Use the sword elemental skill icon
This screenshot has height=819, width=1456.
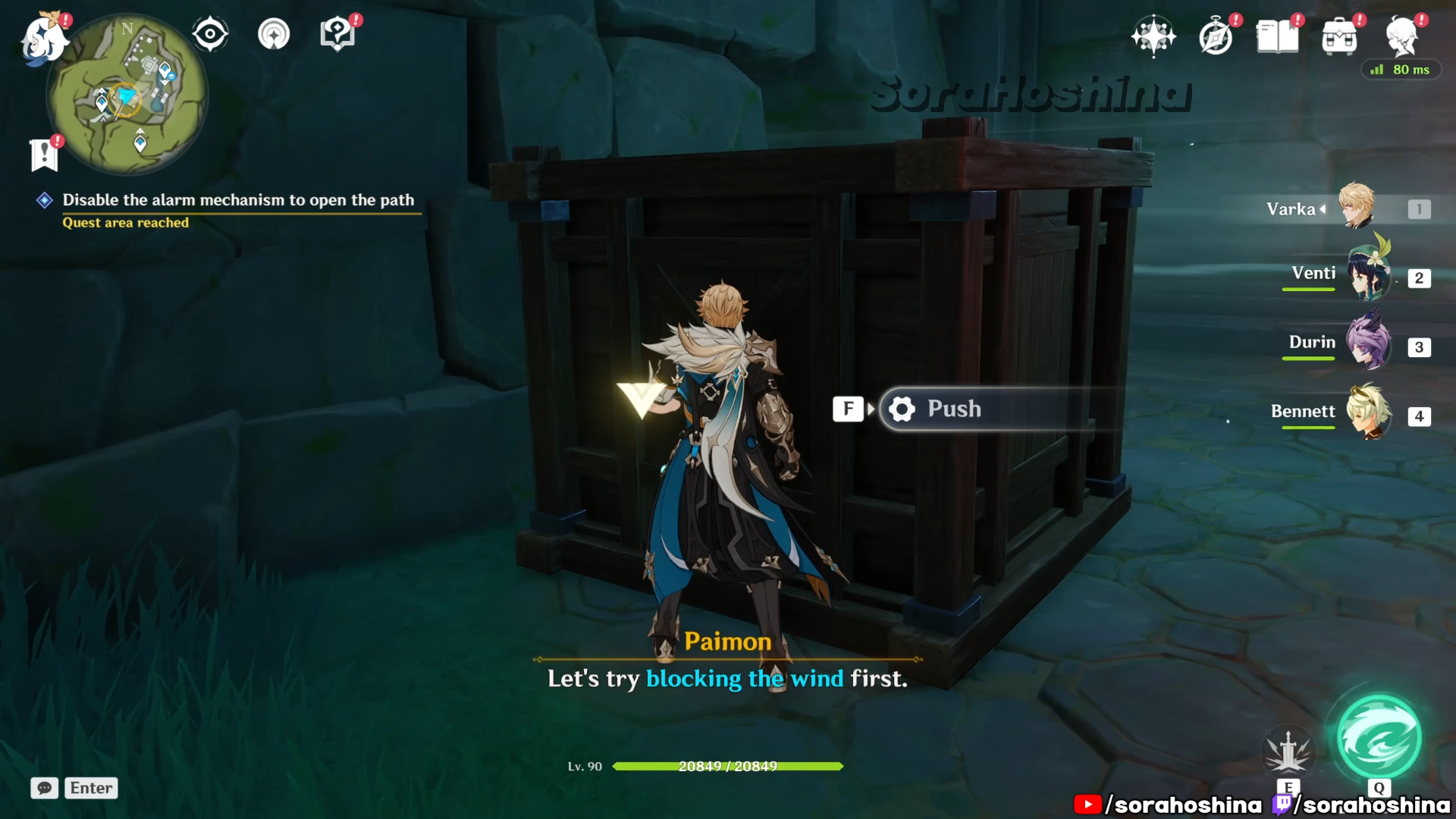1288,751
